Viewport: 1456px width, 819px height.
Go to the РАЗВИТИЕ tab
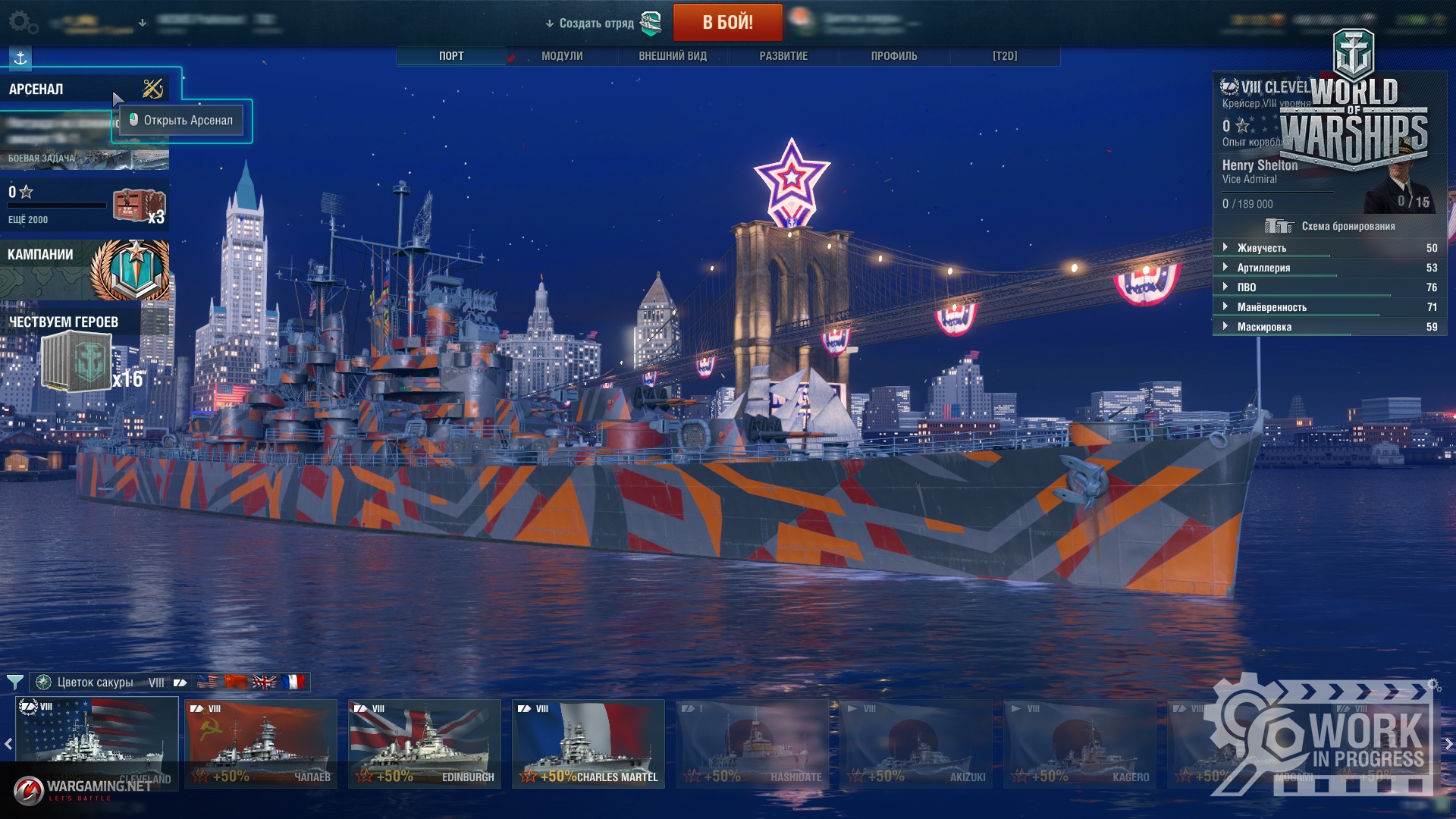click(783, 56)
